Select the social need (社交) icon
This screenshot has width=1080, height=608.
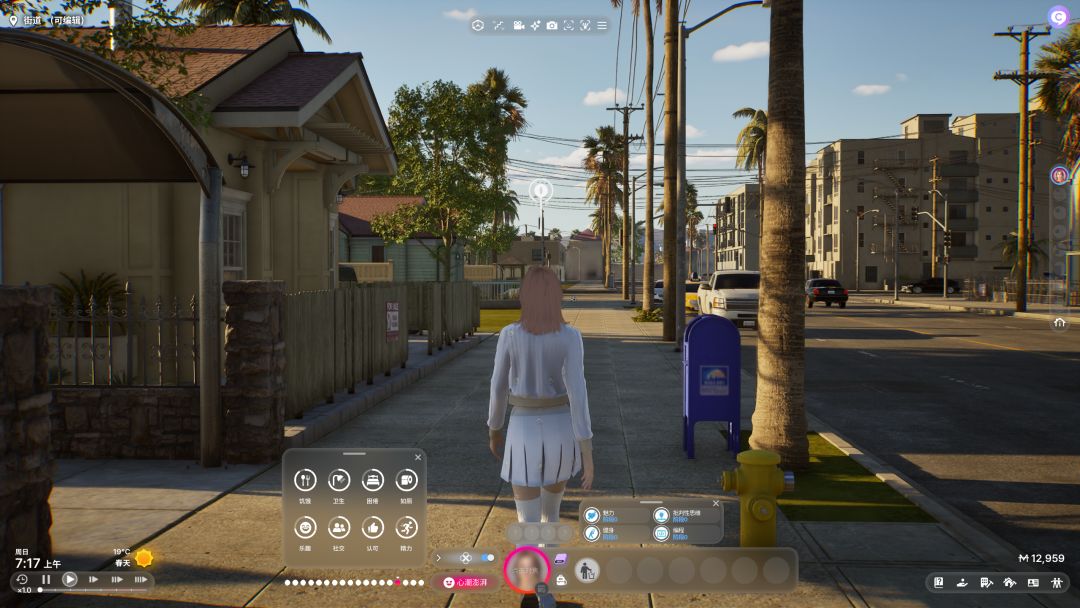[339, 527]
